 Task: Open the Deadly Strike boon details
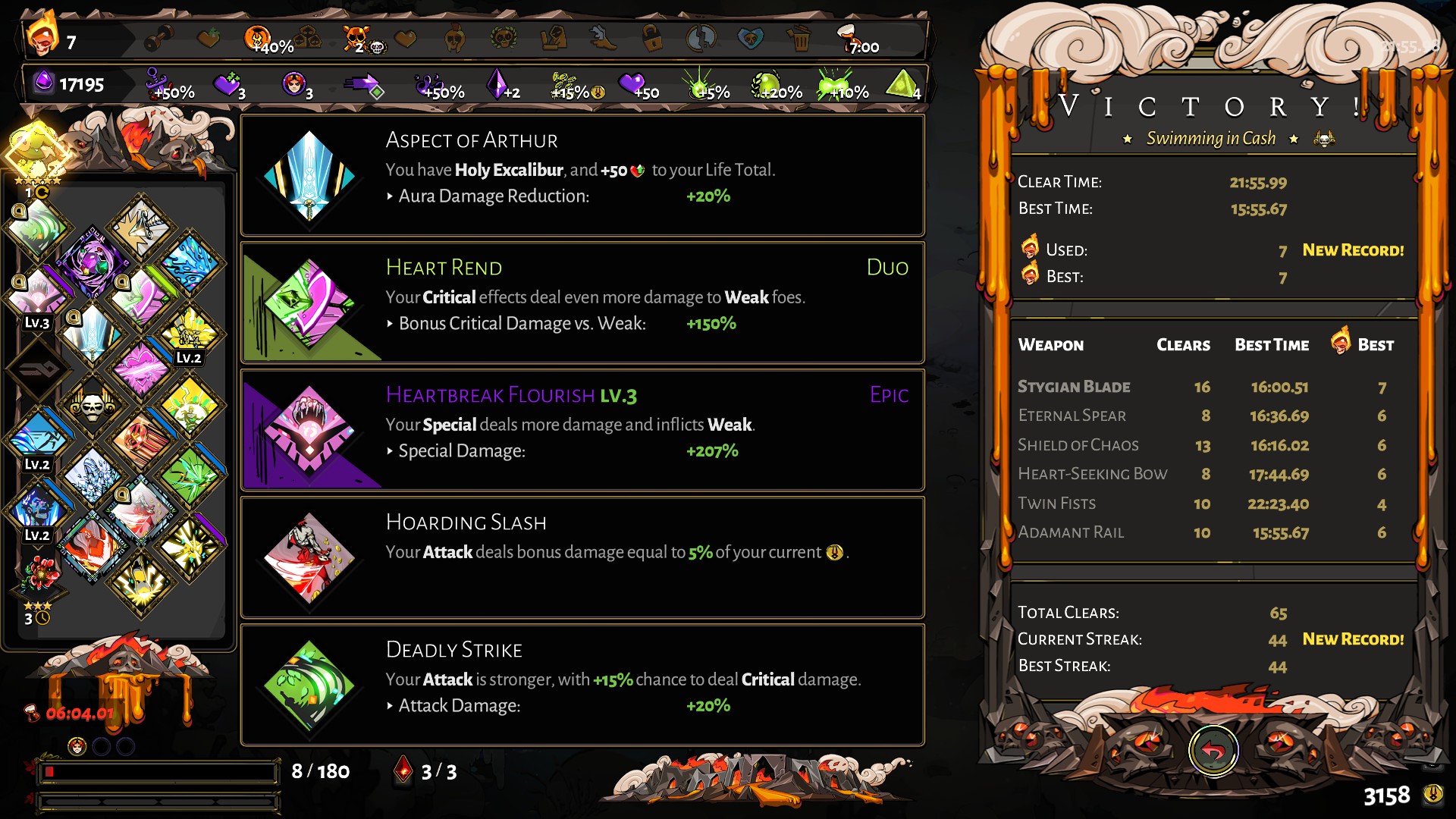point(582,685)
